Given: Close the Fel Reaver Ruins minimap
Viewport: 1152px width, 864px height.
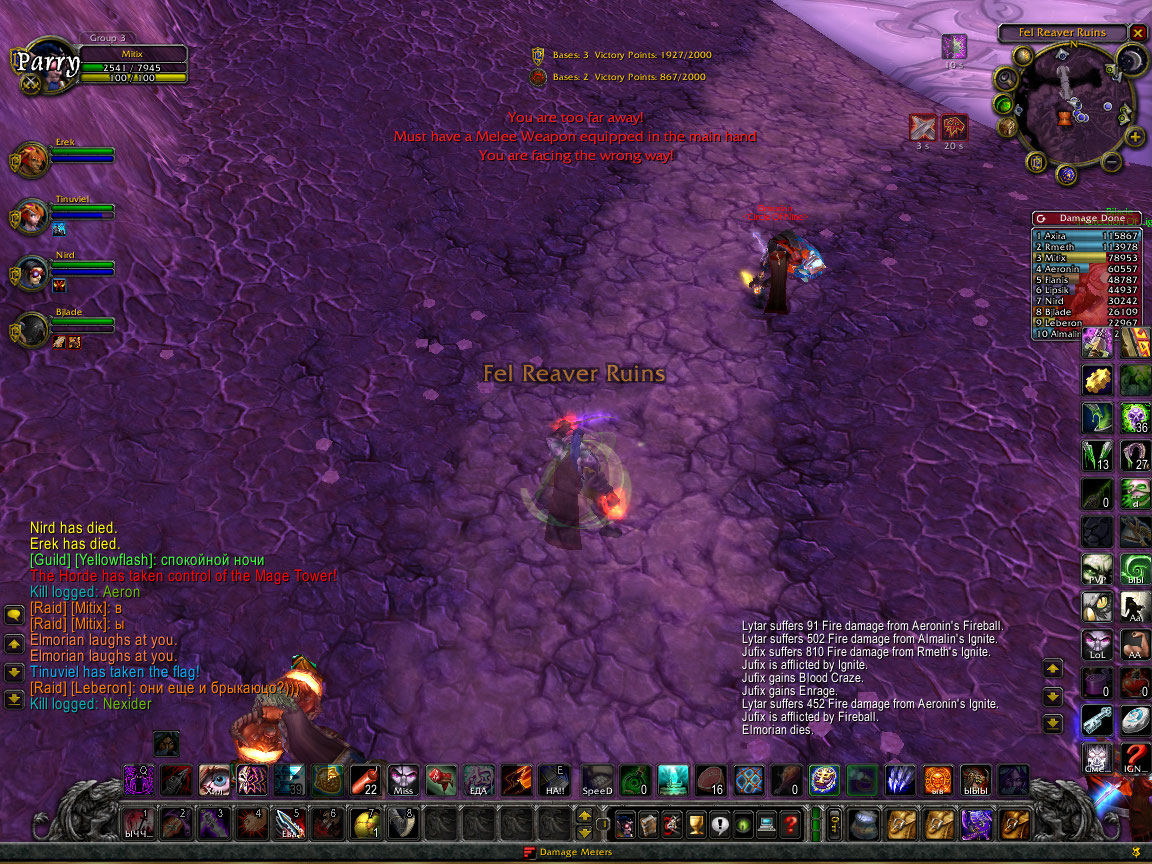Looking at the screenshot, I should point(1138,32).
